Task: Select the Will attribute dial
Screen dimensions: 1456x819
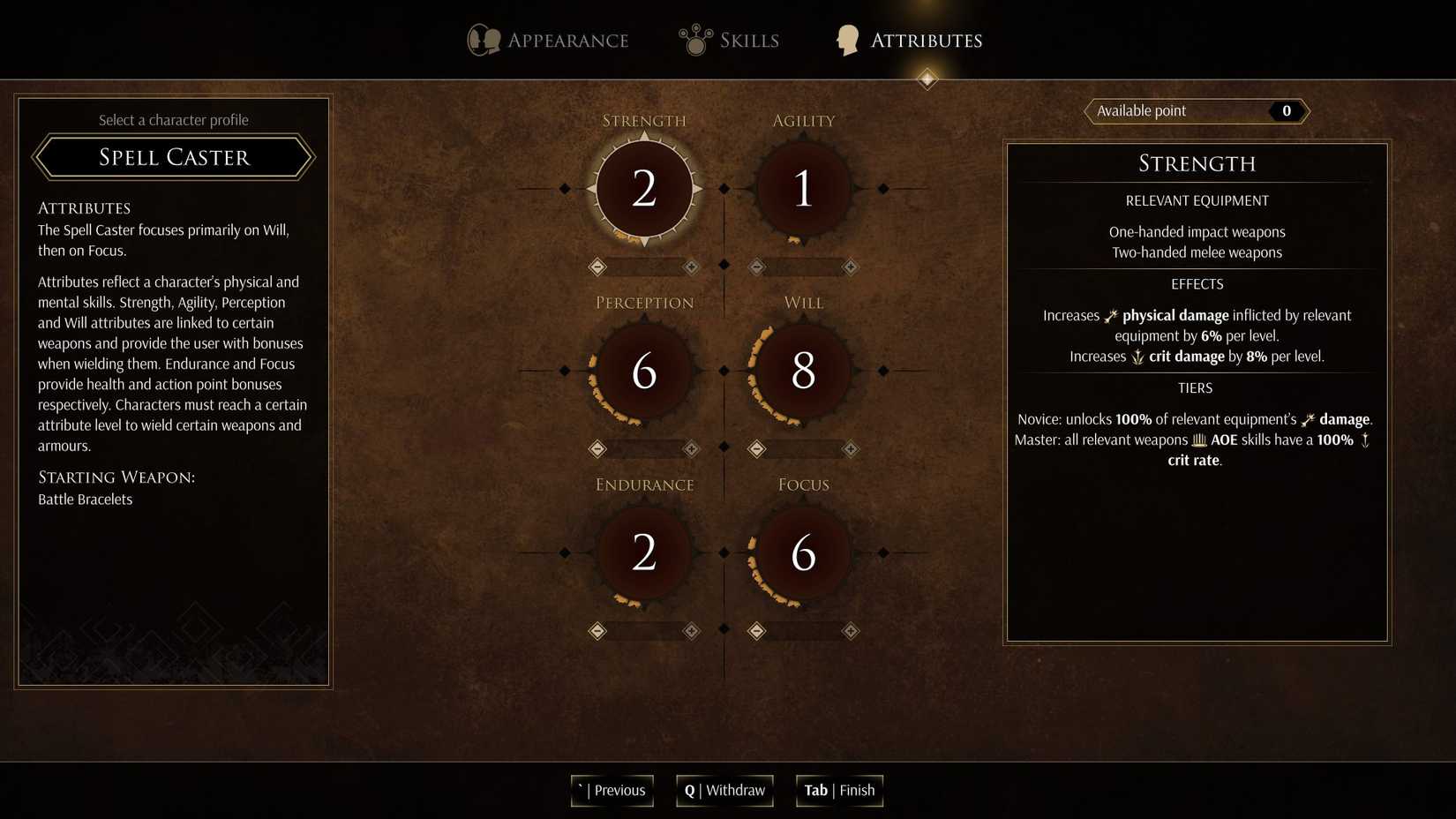Action: click(x=801, y=371)
